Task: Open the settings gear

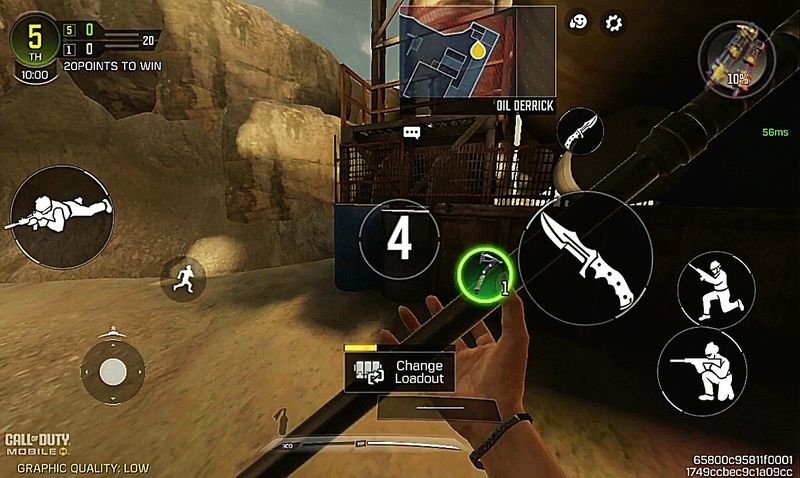Action: (613, 22)
